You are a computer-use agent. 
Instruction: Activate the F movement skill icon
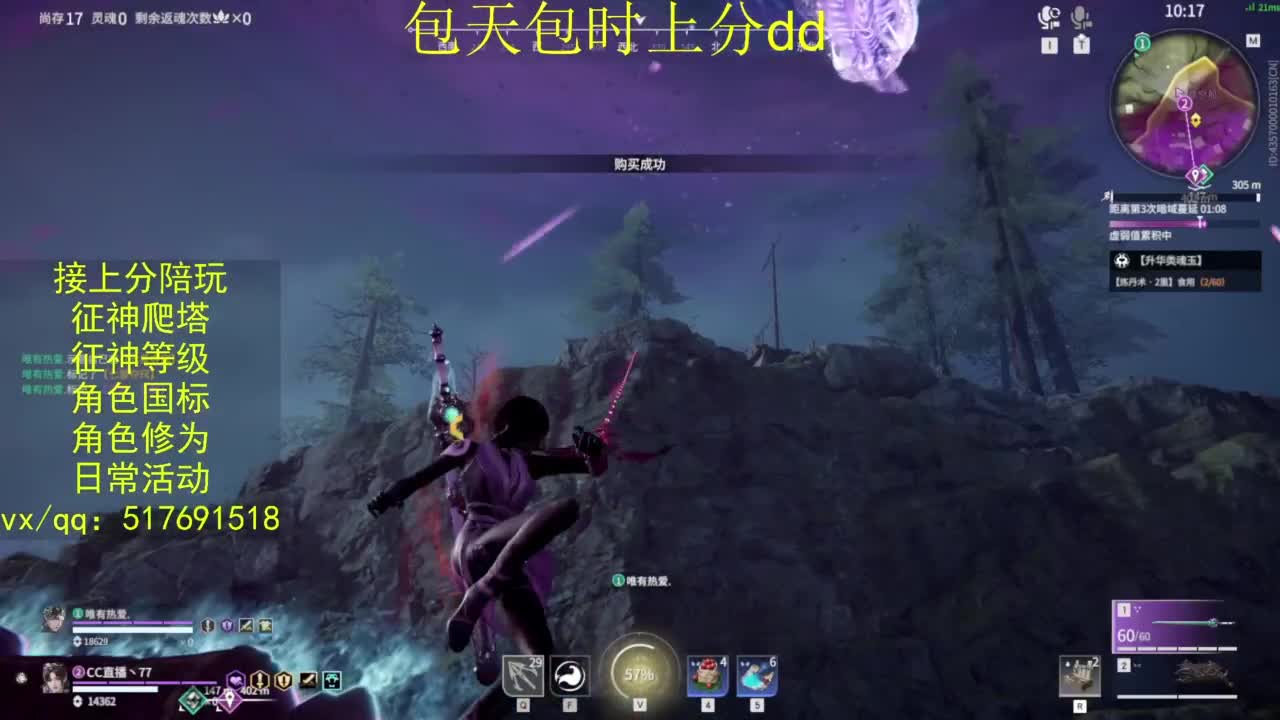tap(569, 675)
